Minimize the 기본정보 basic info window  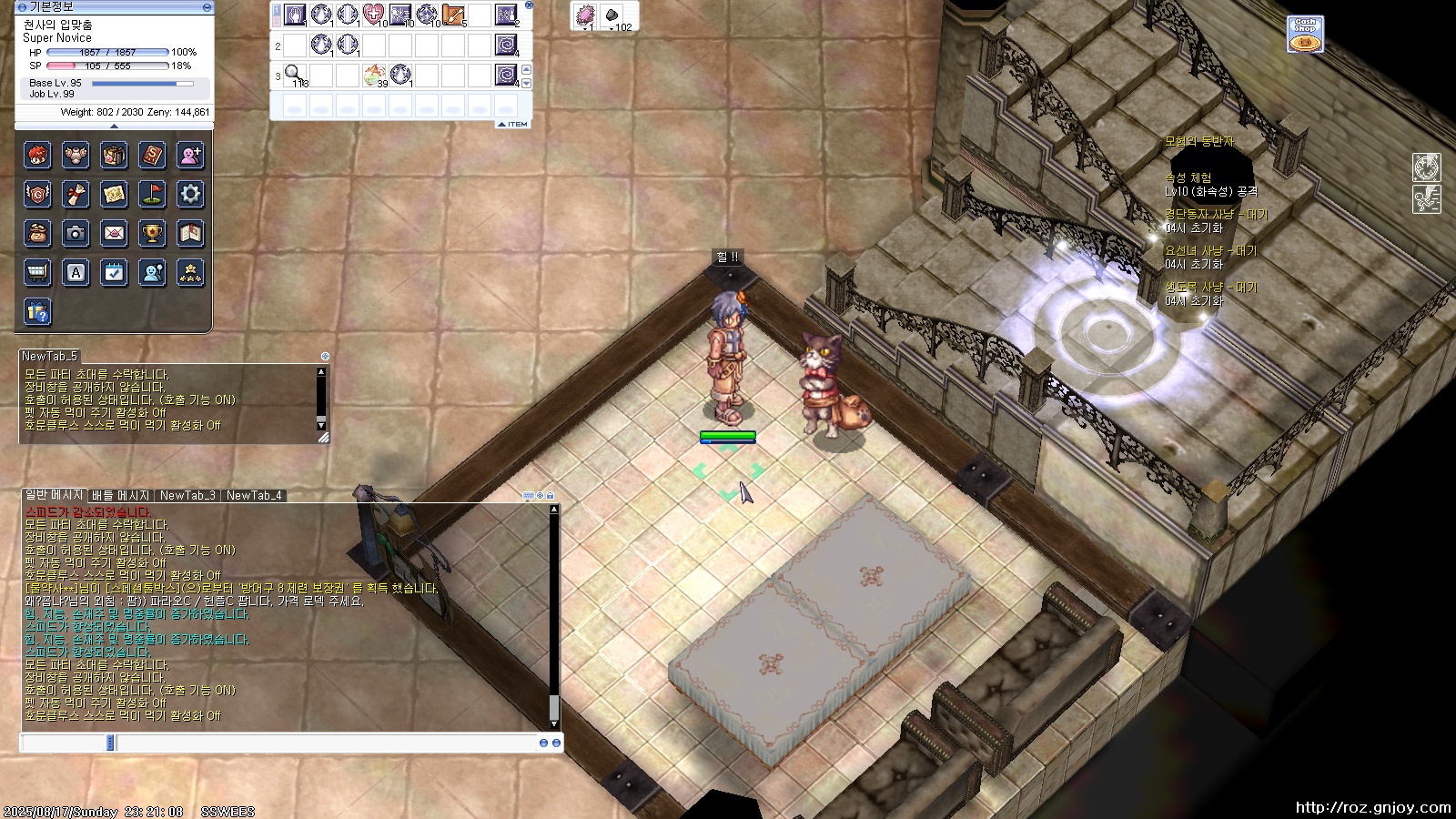[207, 7]
